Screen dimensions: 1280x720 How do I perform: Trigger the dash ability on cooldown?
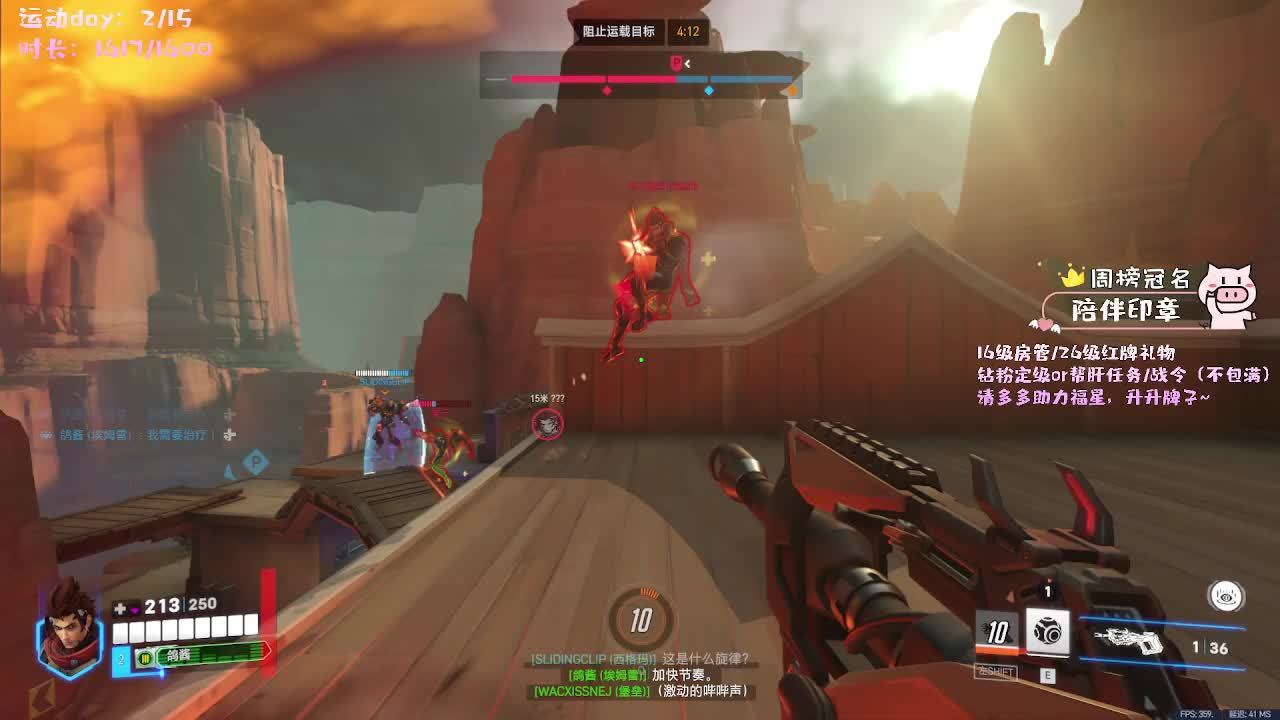click(997, 632)
